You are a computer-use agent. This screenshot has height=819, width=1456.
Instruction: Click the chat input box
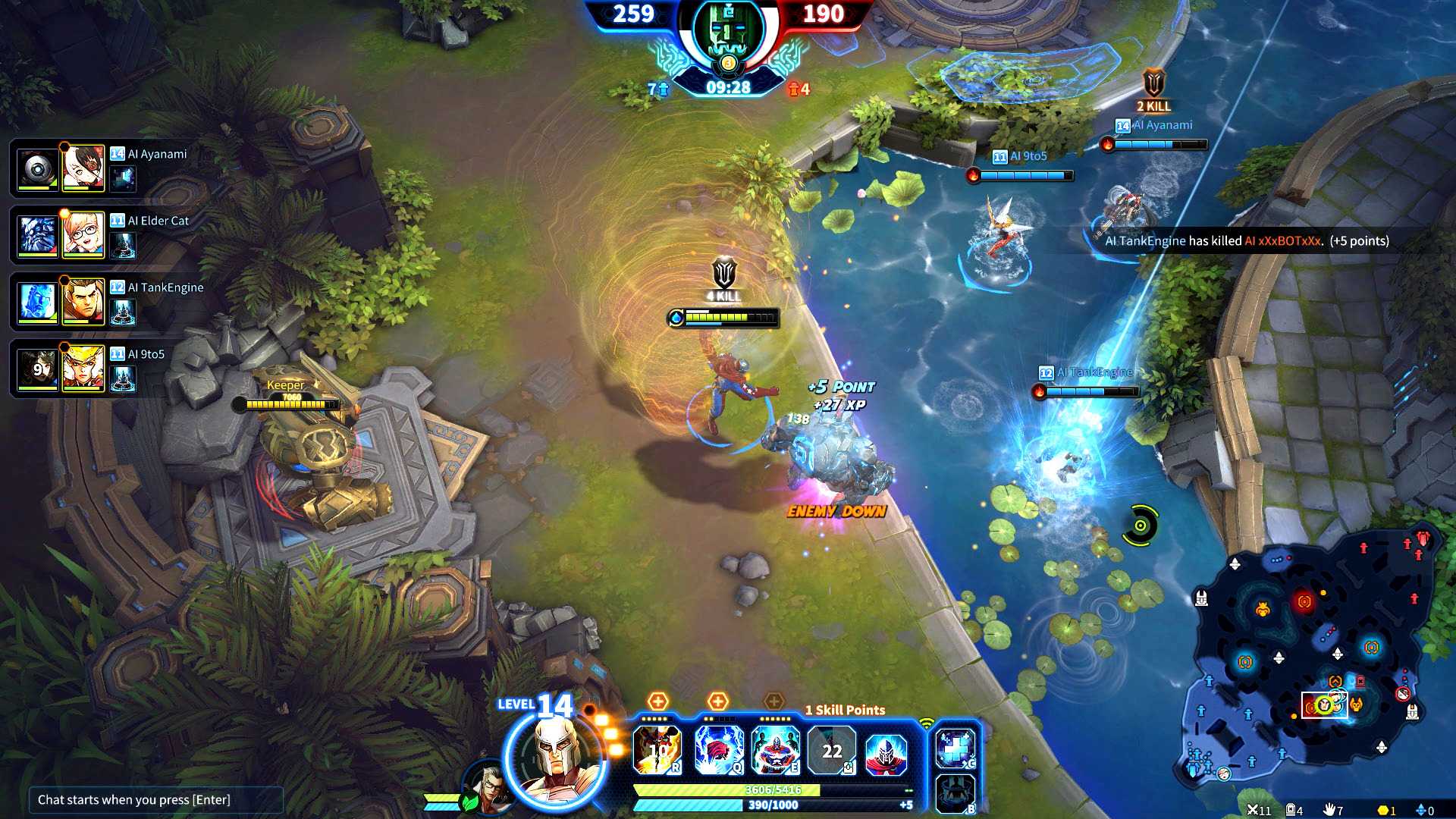(155, 800)
